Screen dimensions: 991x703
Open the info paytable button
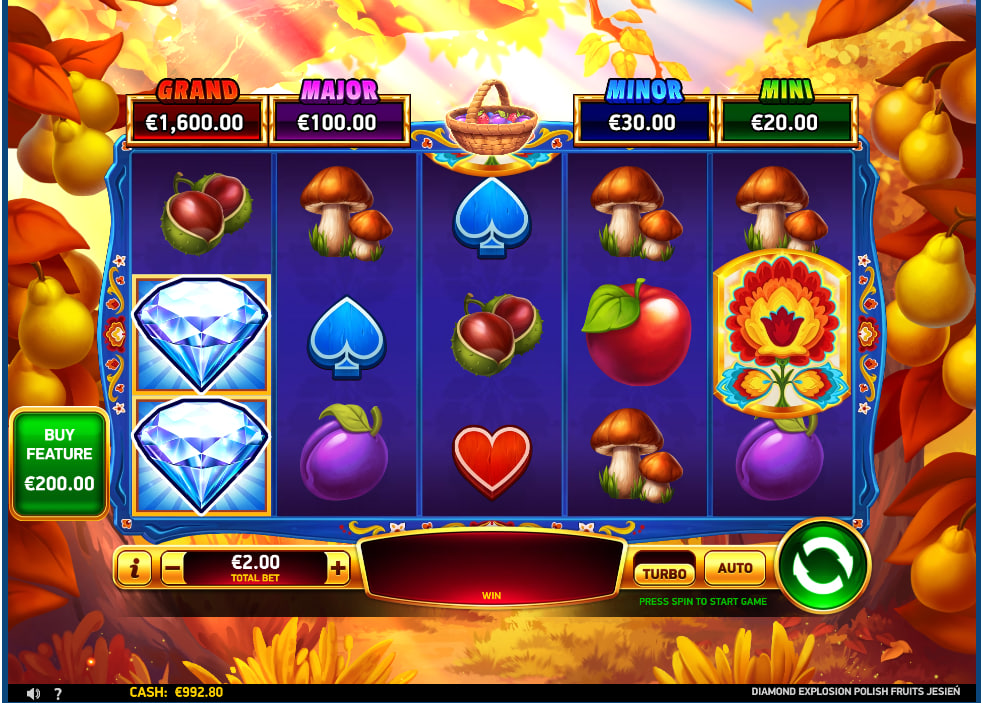[134, 569]
